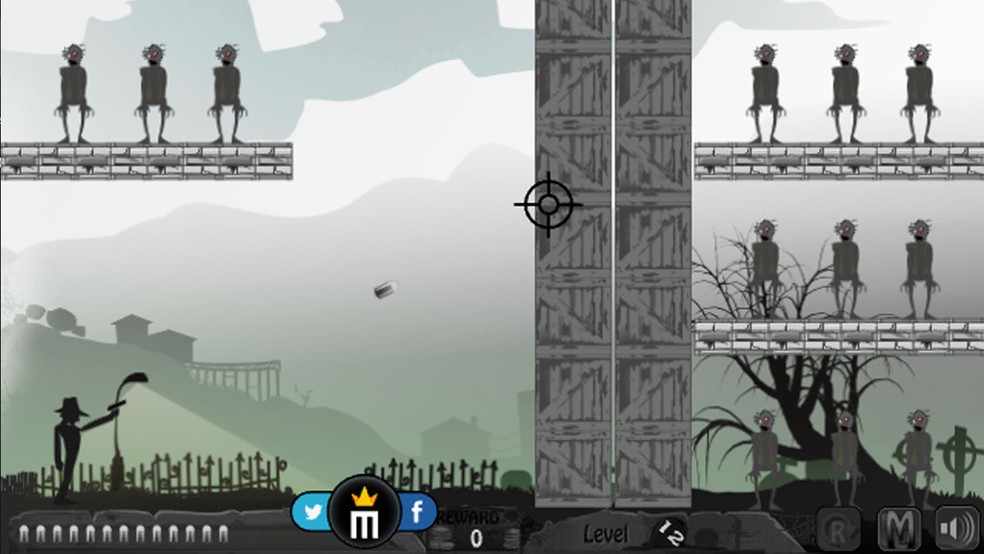Screen dimensions: 984x554
Task: Restart the level with the R button
Action: (x=838, y=527)
